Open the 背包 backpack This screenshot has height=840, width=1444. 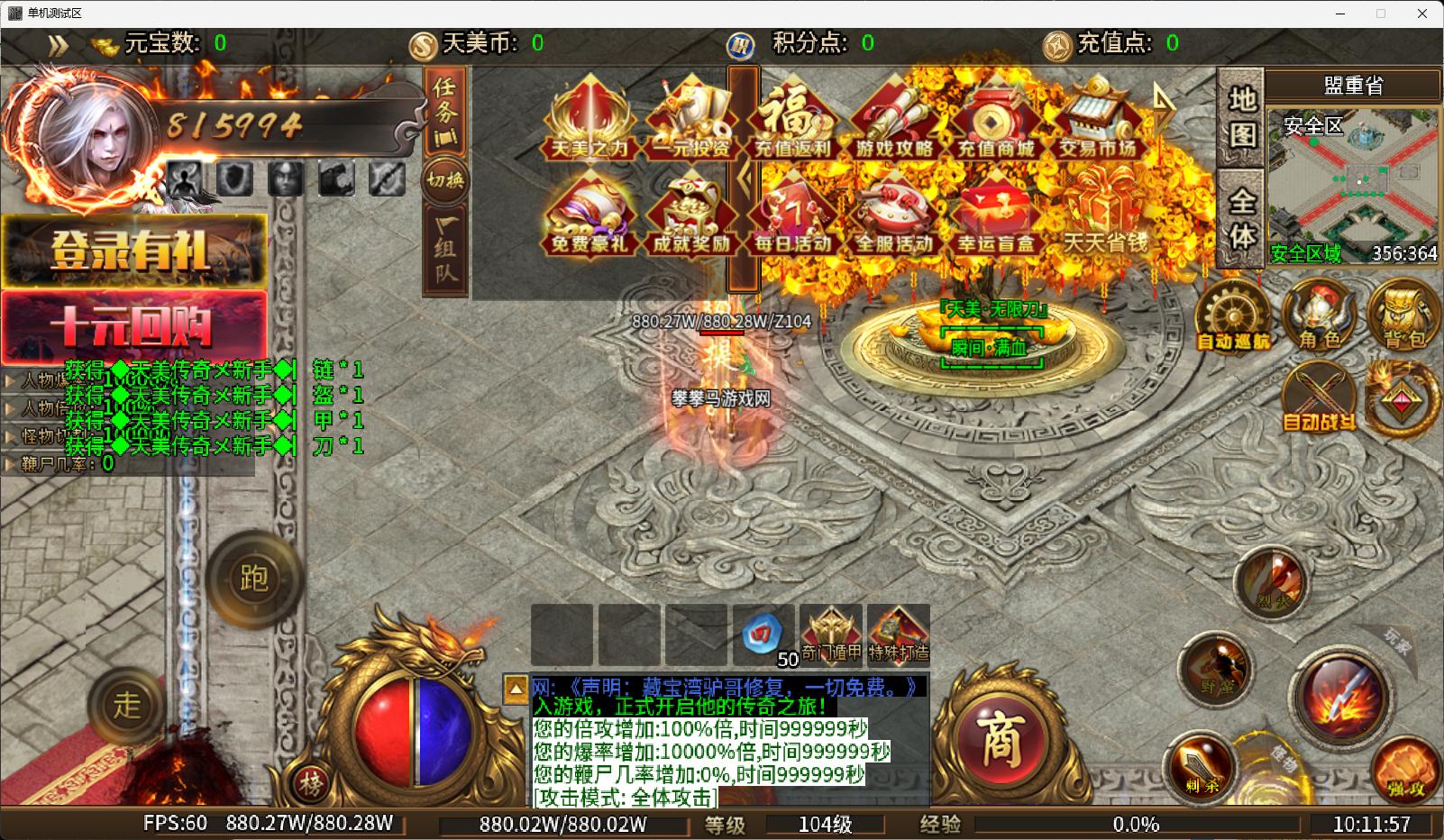tap(1404, 315)
